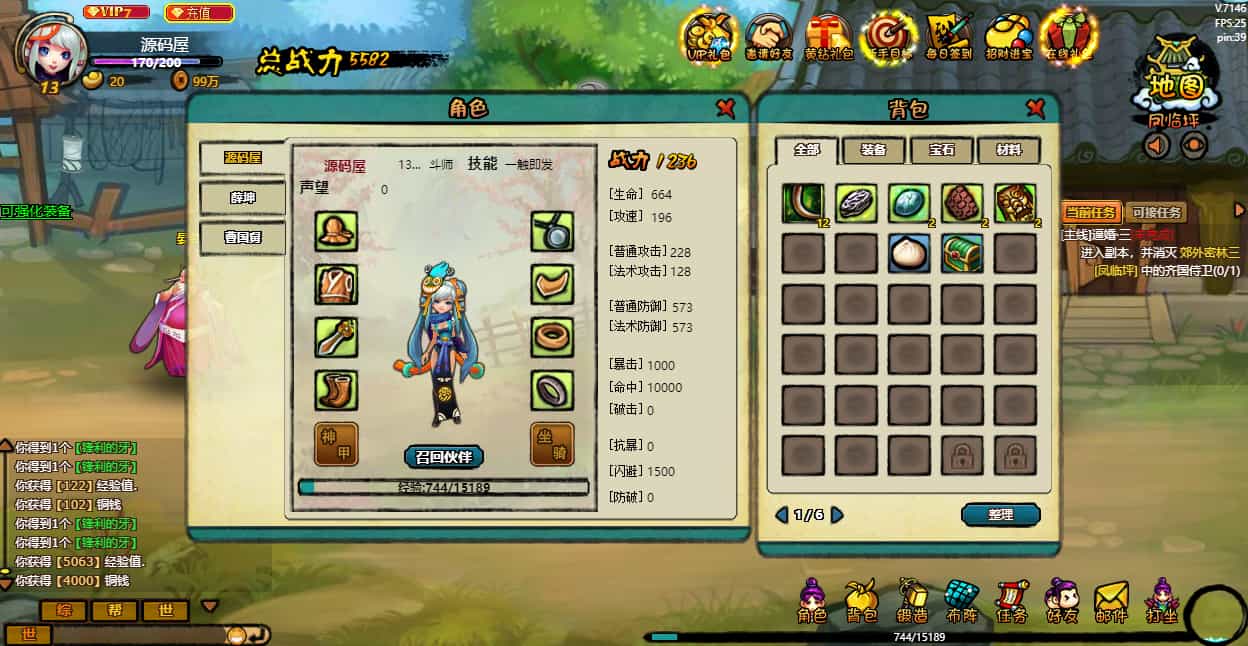This screenshot has width=1248, height=646.
Task: Close the 背包 backpack panel
Action: coord(1035,108)
